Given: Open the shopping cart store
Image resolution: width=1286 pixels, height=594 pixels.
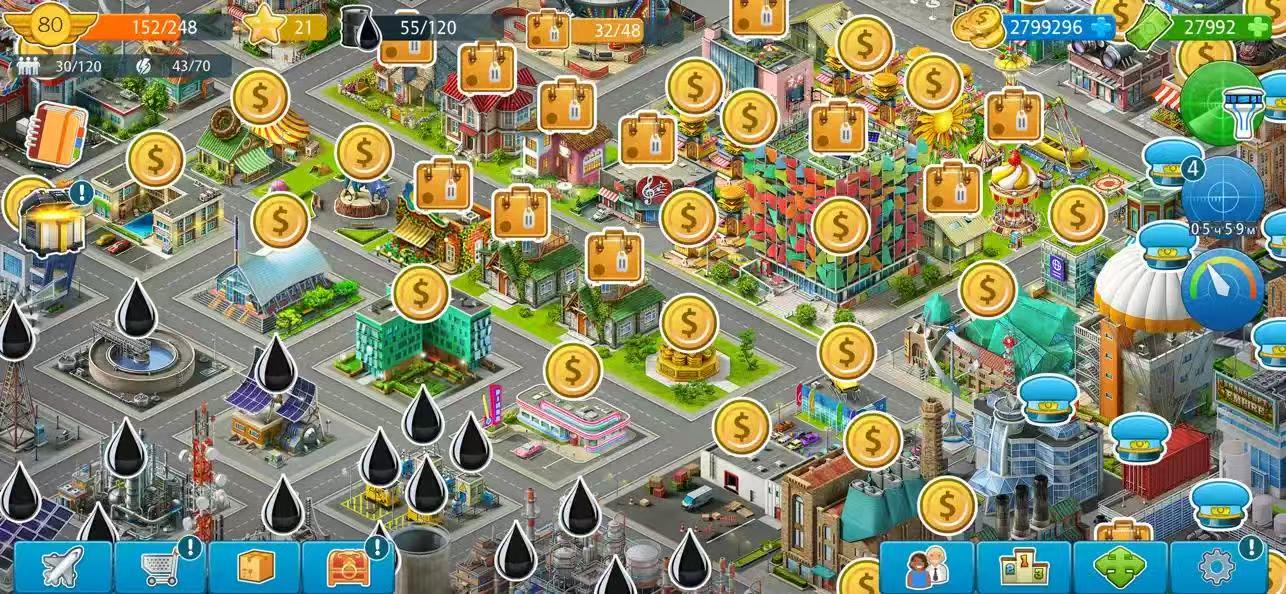Looking at the screenshot, I should click(x=158, y=568).
